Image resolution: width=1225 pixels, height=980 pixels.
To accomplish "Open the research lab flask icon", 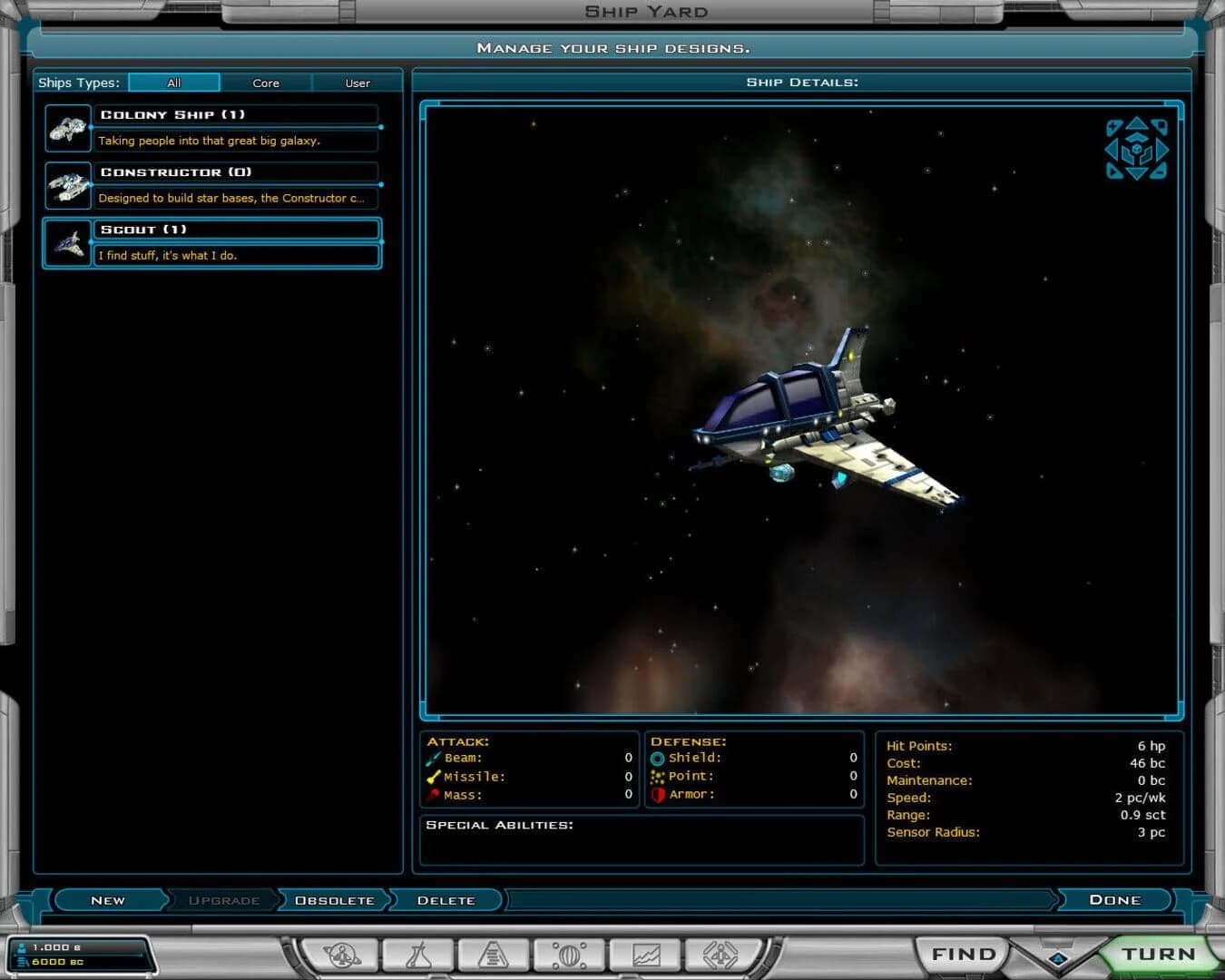I will click(x=419, y=954).
